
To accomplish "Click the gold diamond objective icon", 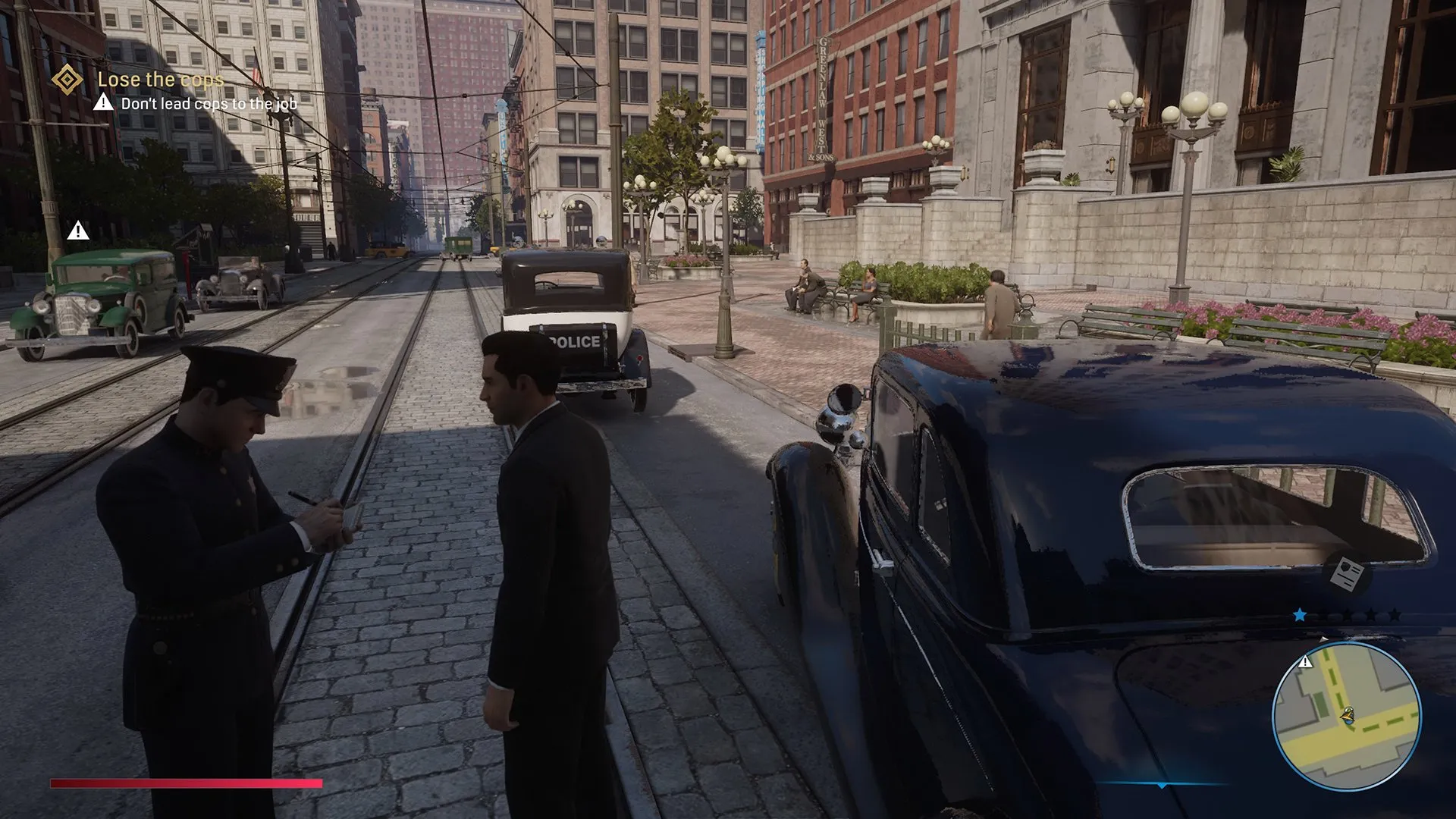I will pyautogui.click(x=67, y=79).
